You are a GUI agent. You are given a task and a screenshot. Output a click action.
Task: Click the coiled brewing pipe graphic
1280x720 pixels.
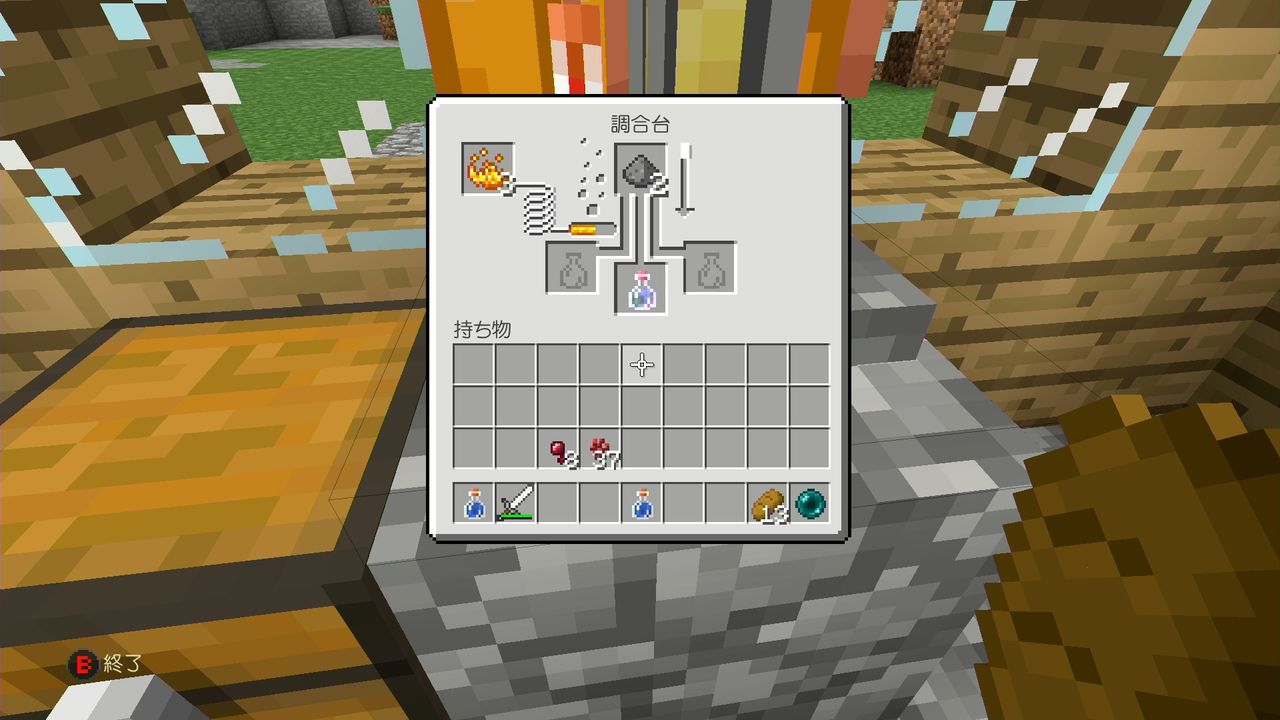[x=540, y=212]
